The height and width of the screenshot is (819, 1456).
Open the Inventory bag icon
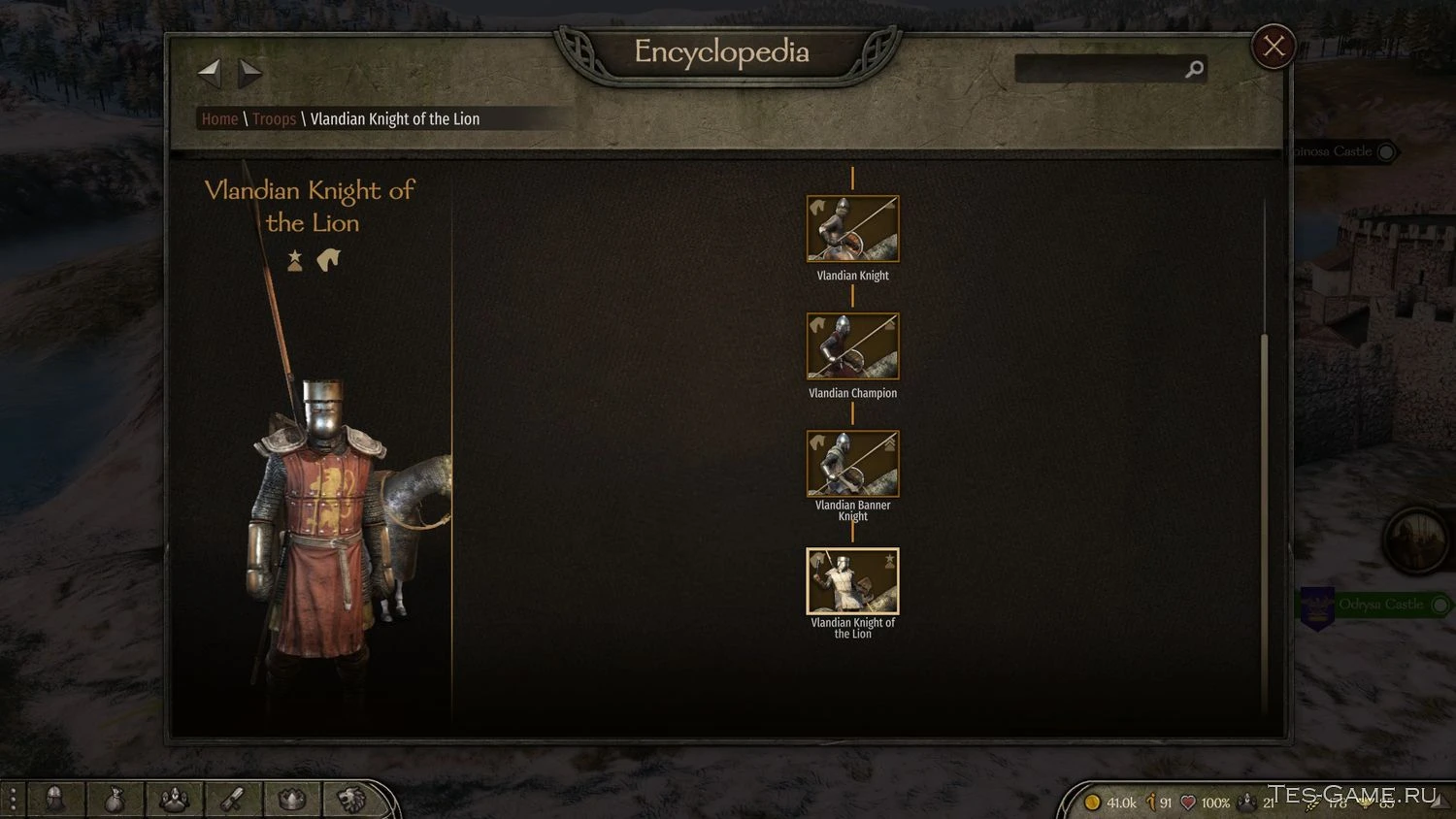point(115,799)
